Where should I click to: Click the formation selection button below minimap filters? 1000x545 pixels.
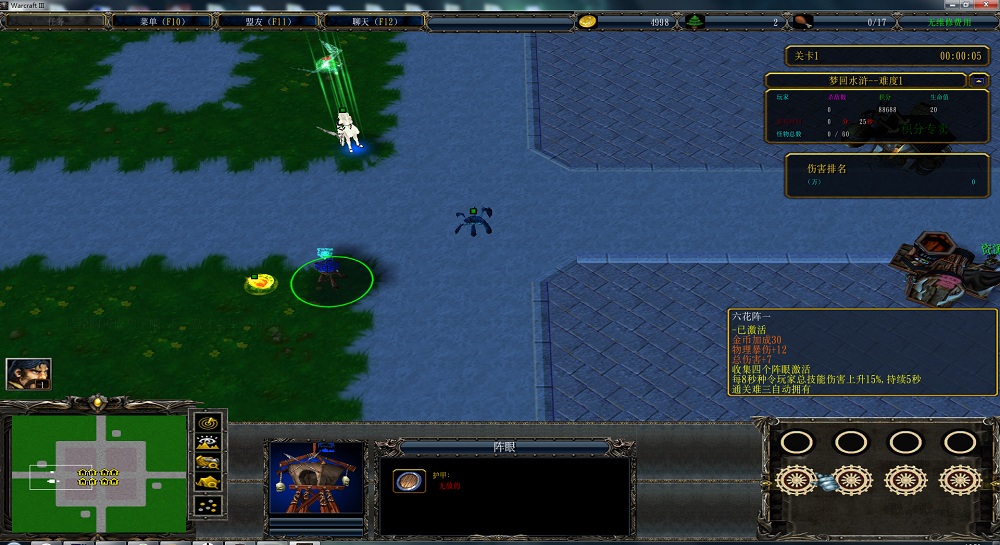207,506
